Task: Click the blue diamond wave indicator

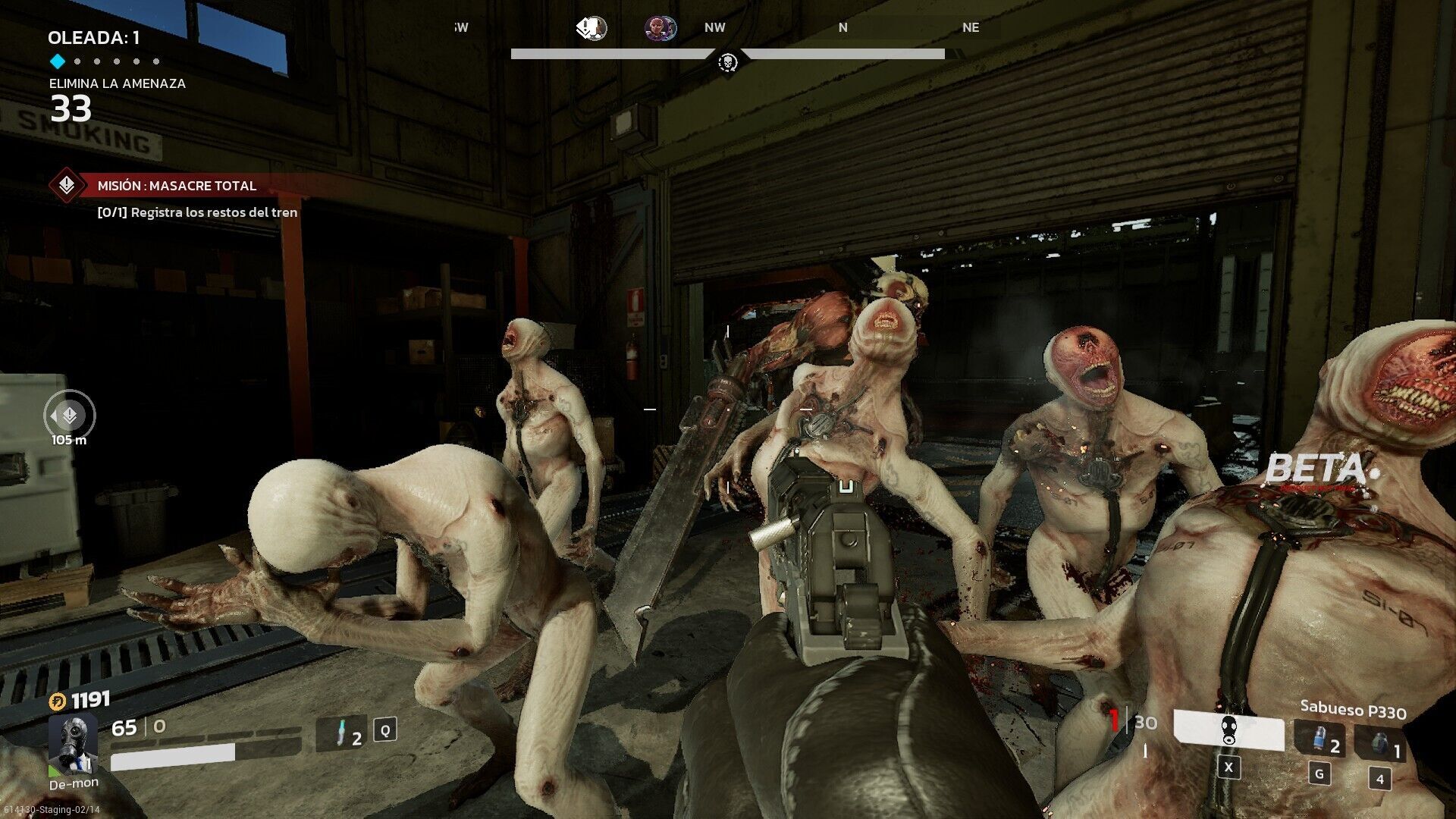Action: click(x=57, y=61)
